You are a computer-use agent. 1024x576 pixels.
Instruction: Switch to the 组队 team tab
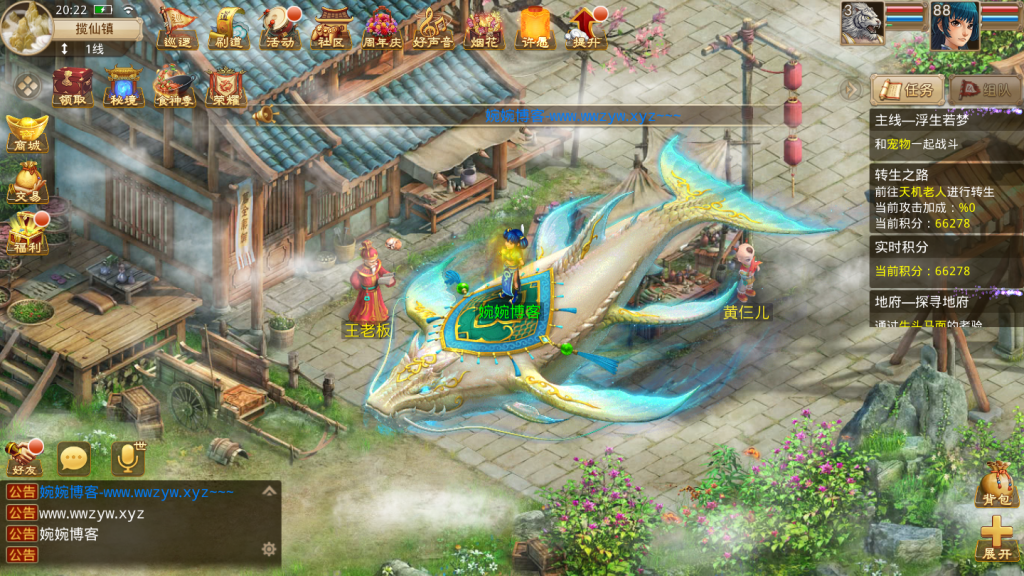pos(985,90)
